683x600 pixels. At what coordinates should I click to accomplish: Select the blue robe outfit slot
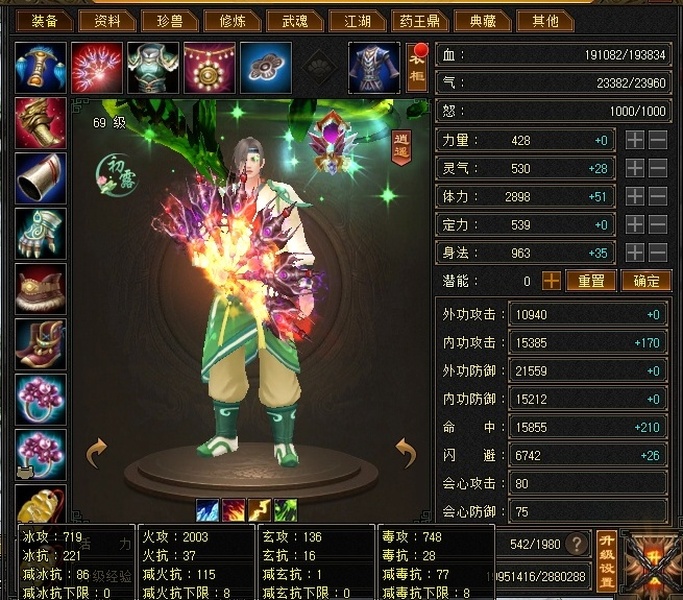click(372, 67)
